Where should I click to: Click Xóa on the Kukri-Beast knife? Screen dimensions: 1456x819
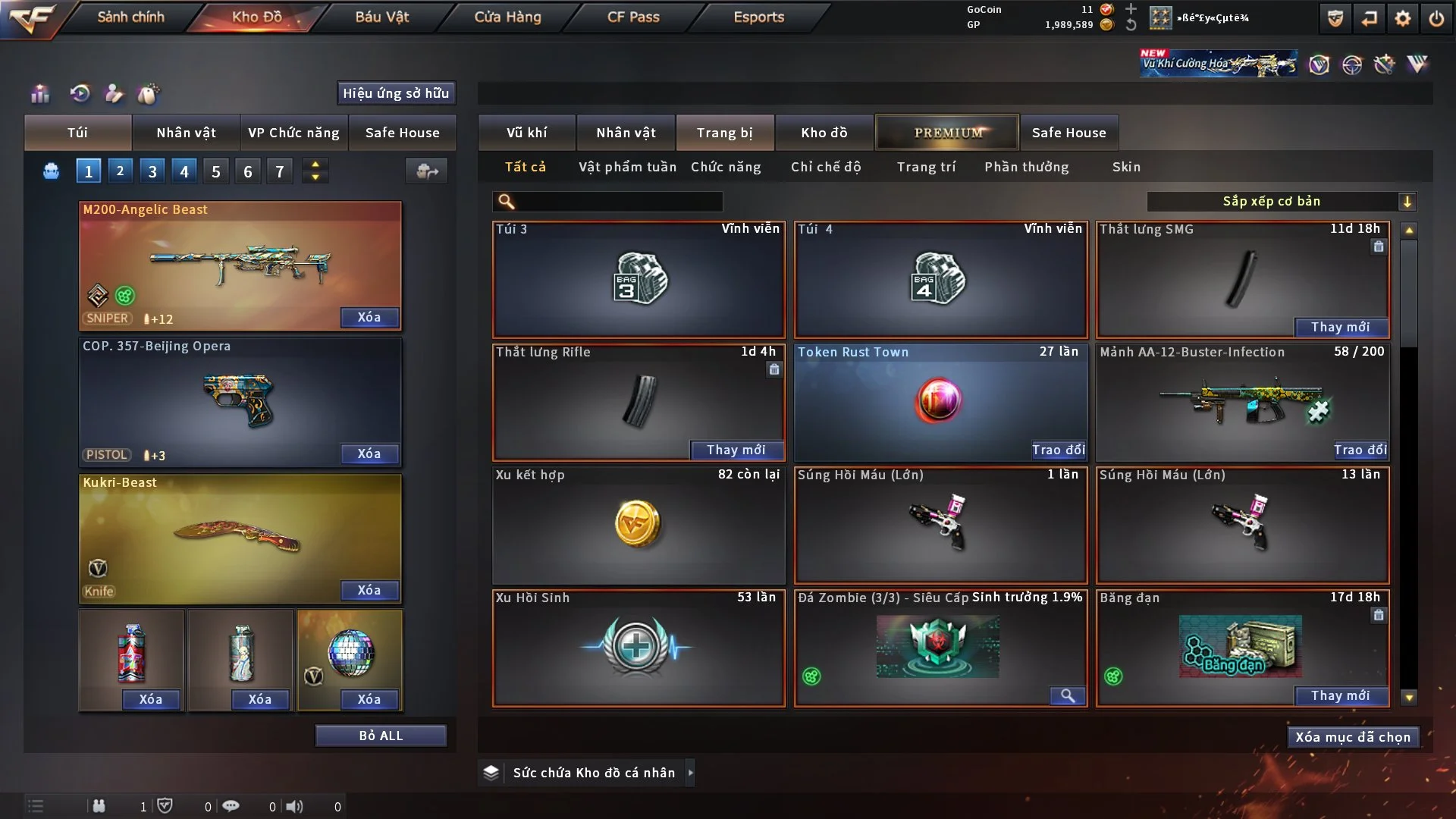coord(369,590)
